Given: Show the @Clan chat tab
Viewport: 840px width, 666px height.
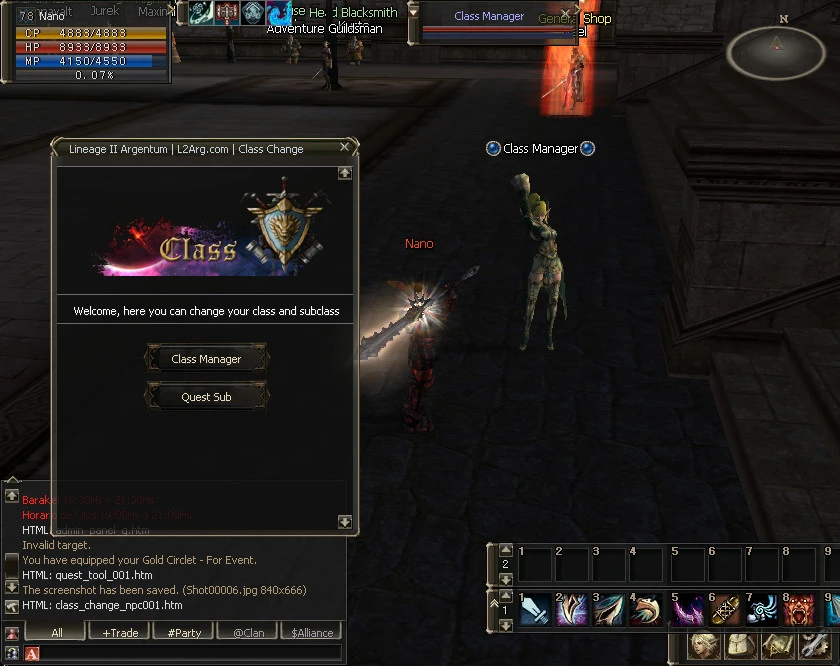Looking at the screenshot, I should [248, 632].
